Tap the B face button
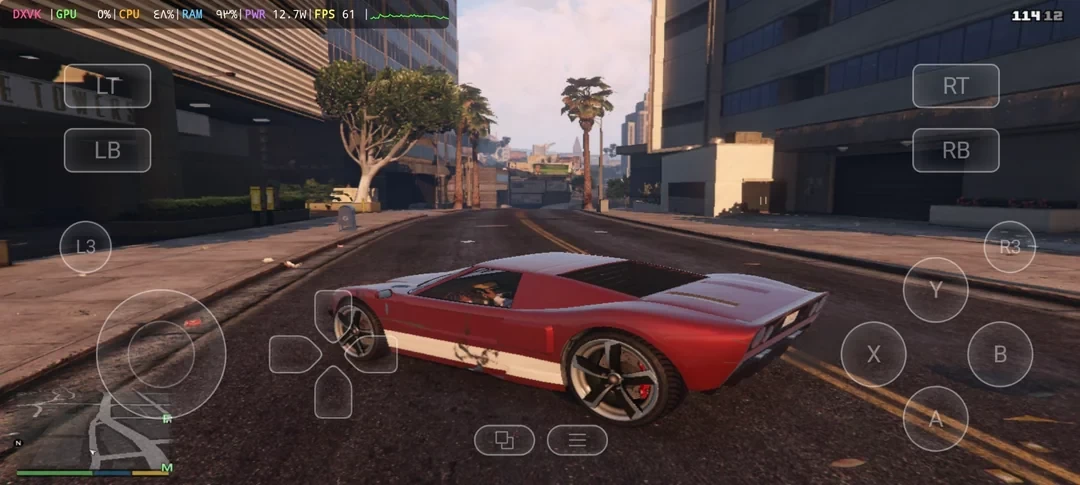The width and height of the screenshot is (1080, 485). click(999, 354)
